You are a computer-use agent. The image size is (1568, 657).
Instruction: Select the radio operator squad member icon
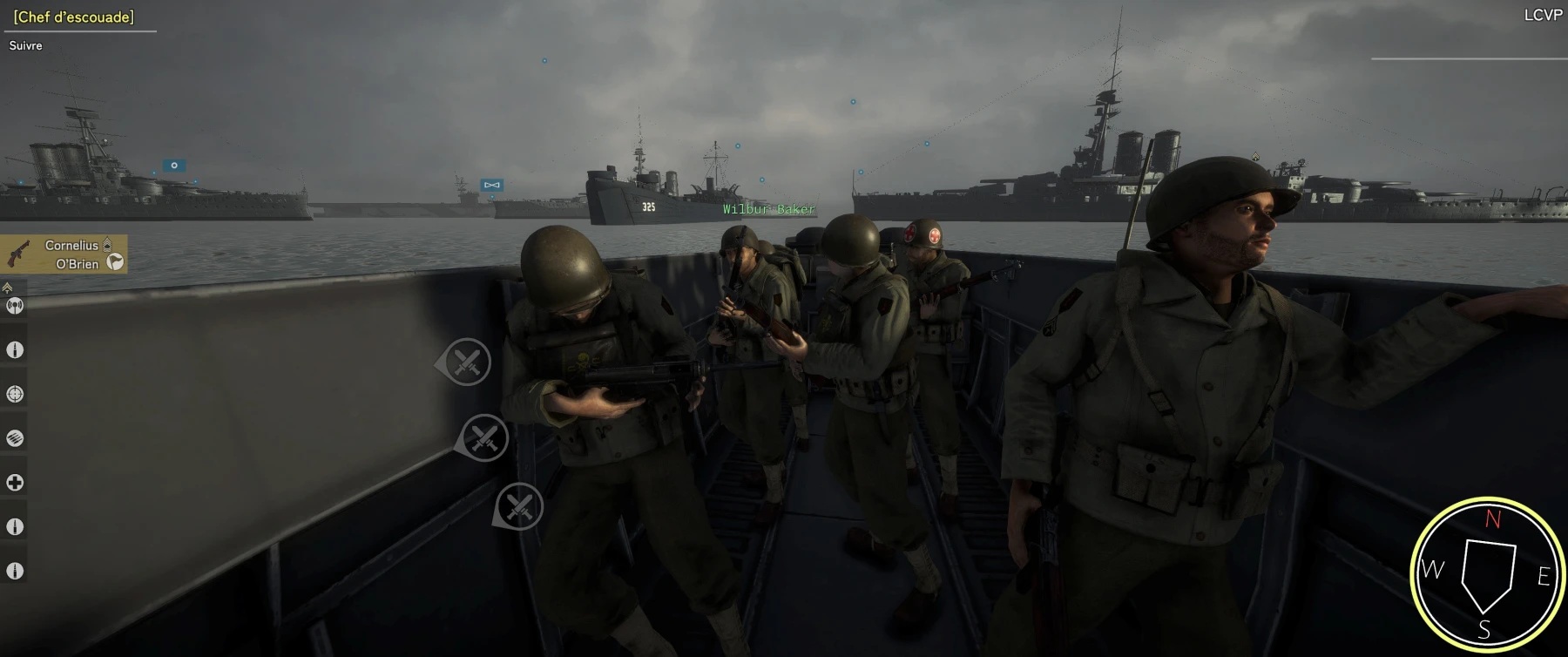click(15, 306)
